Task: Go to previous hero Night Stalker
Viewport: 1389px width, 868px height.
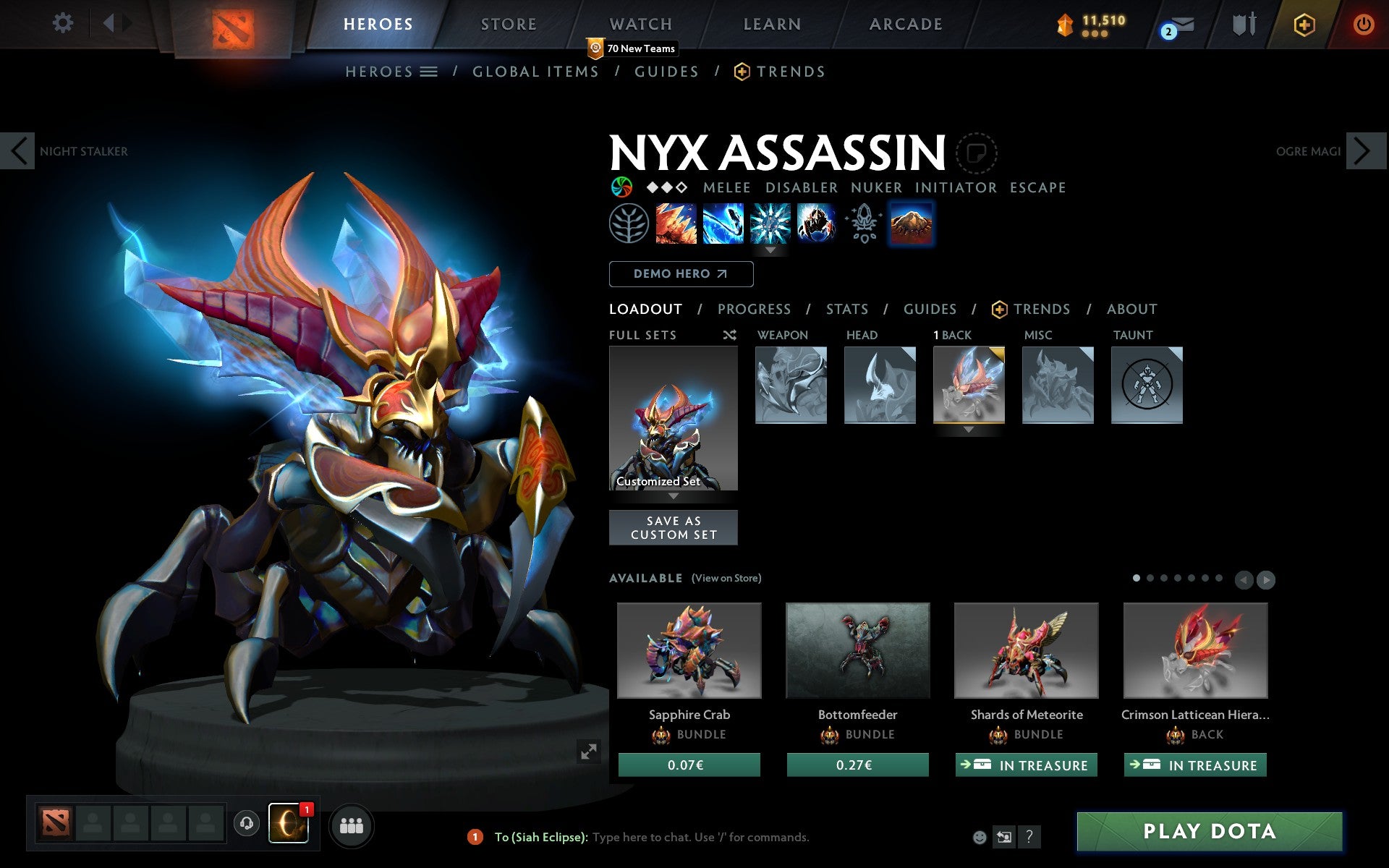Action: [18, 151]
